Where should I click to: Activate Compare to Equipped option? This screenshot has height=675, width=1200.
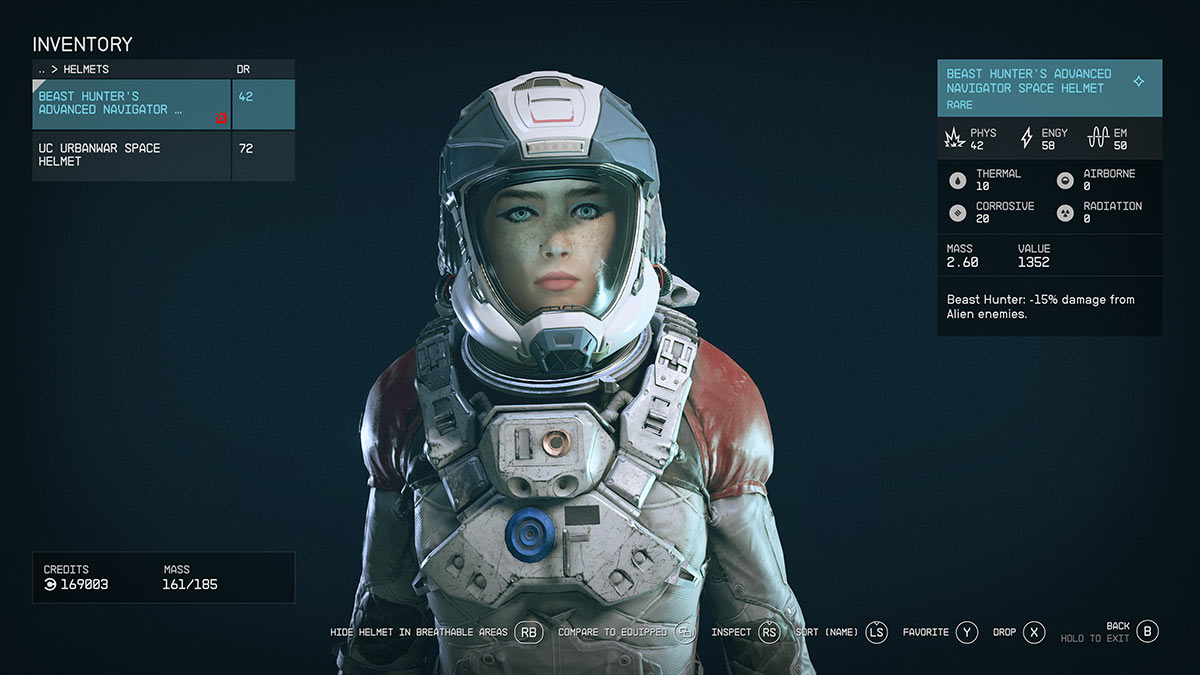click(x=614, y=632)
